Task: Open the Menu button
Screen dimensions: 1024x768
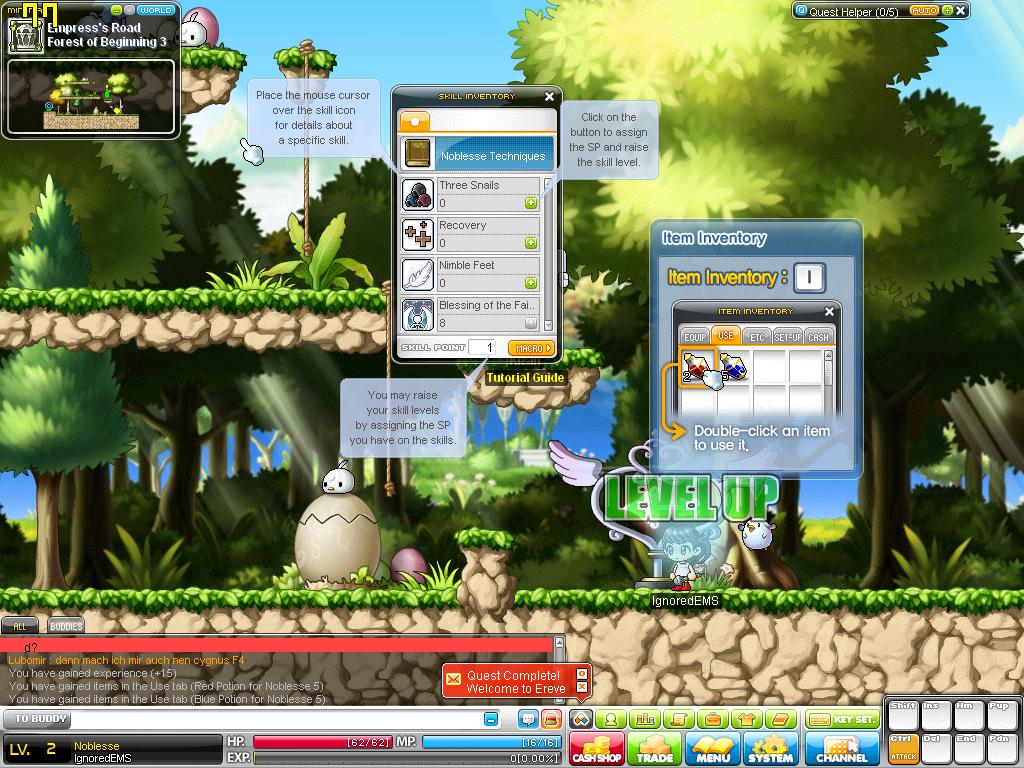Action: click(713, 749)
